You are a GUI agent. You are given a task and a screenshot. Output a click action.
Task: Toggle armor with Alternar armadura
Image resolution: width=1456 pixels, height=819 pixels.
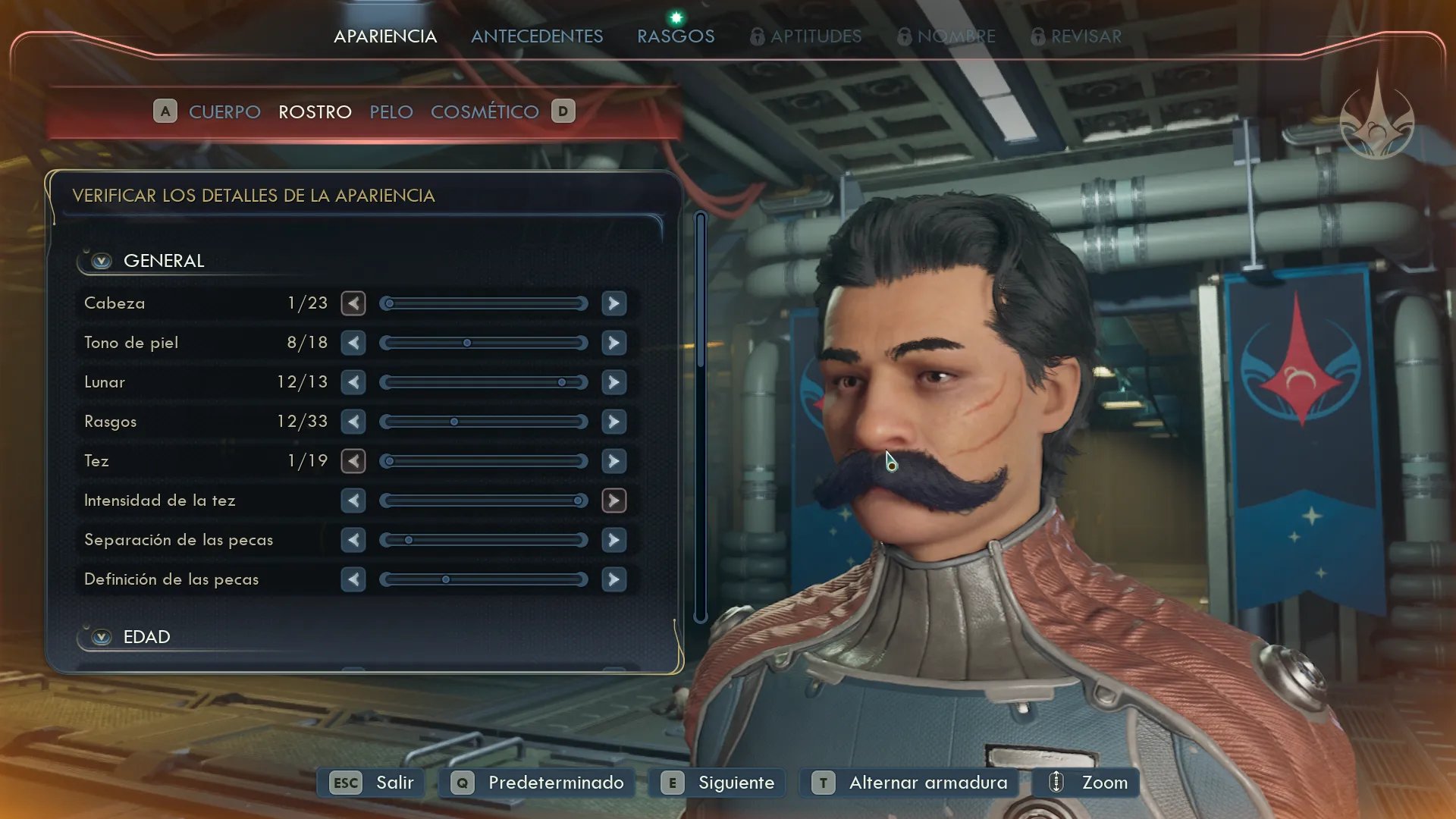(x=909, y=783)
